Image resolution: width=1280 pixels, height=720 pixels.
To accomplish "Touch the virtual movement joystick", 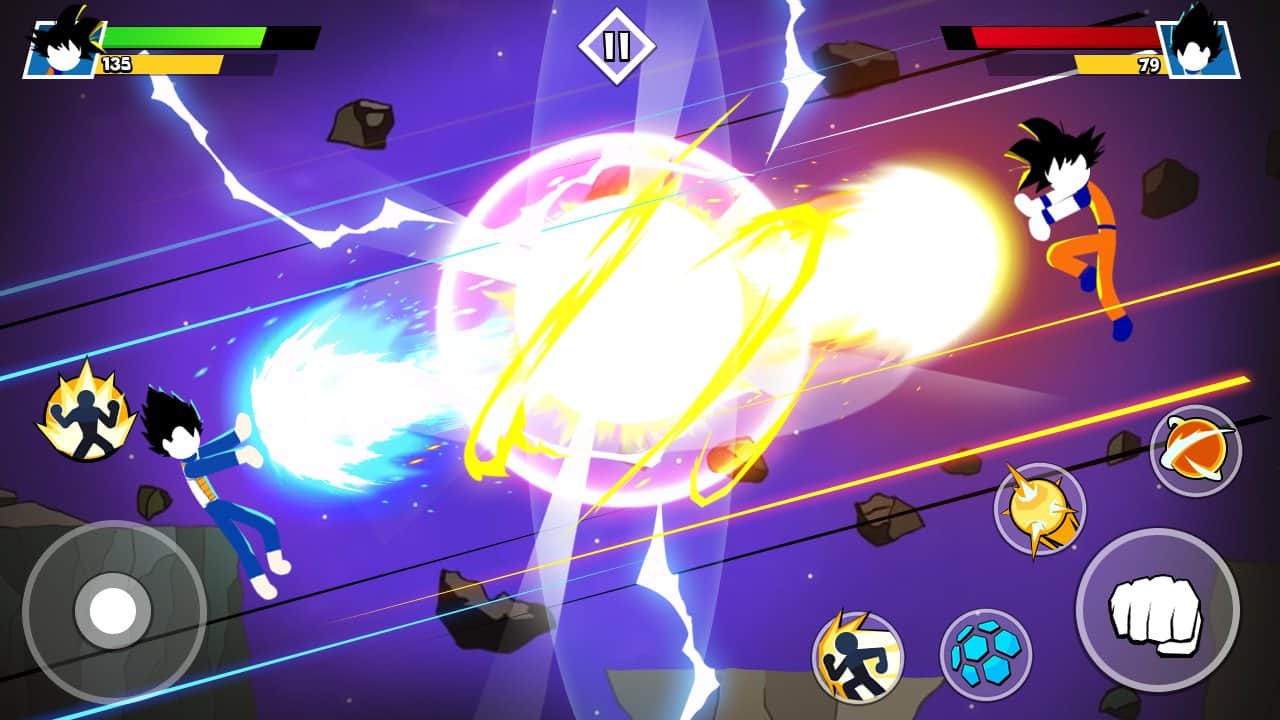I will (x=113, y=611).
